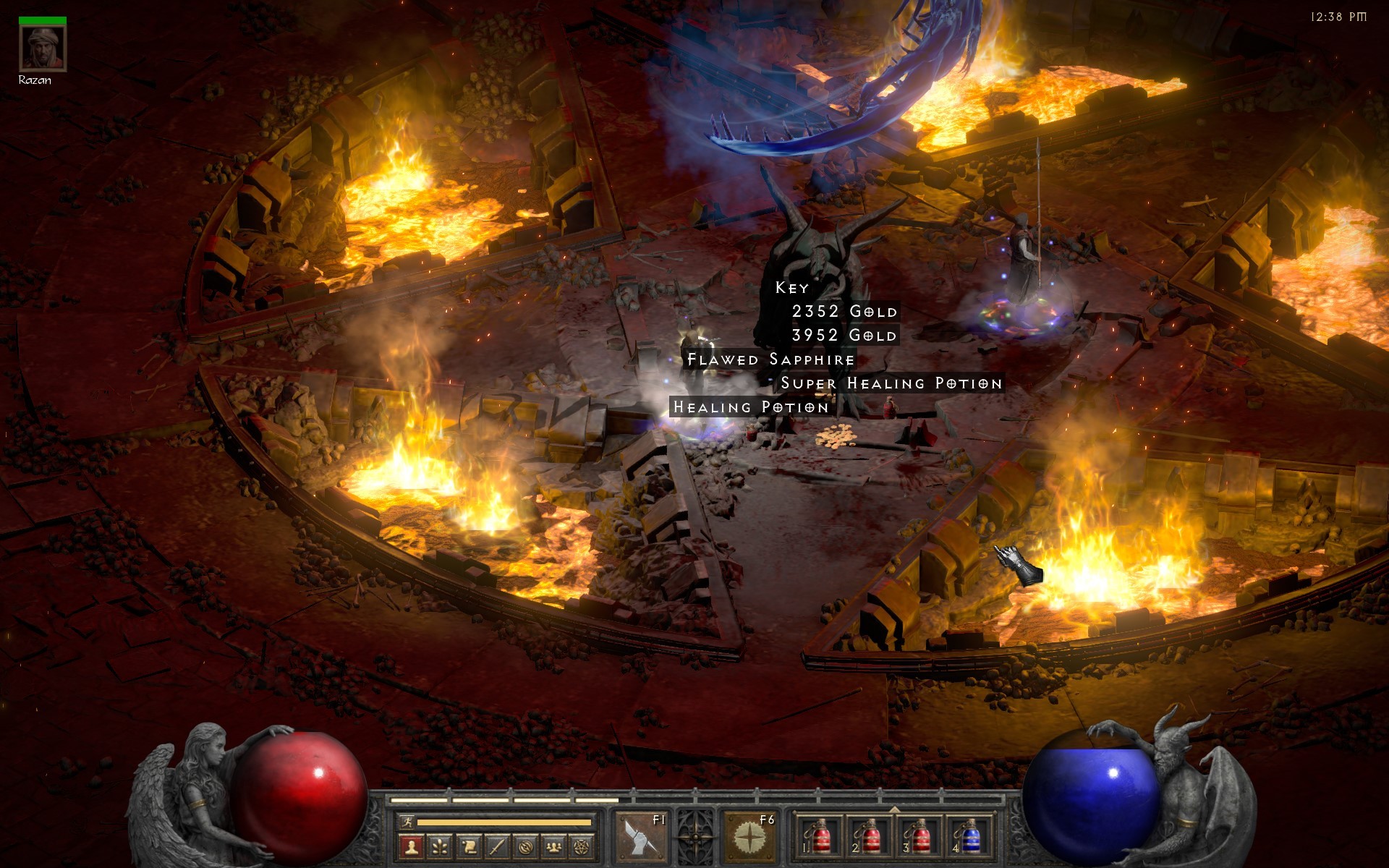Pick up the Key
The height and width of the screenshot is (868, 1389).
click(x=791, y=288)
